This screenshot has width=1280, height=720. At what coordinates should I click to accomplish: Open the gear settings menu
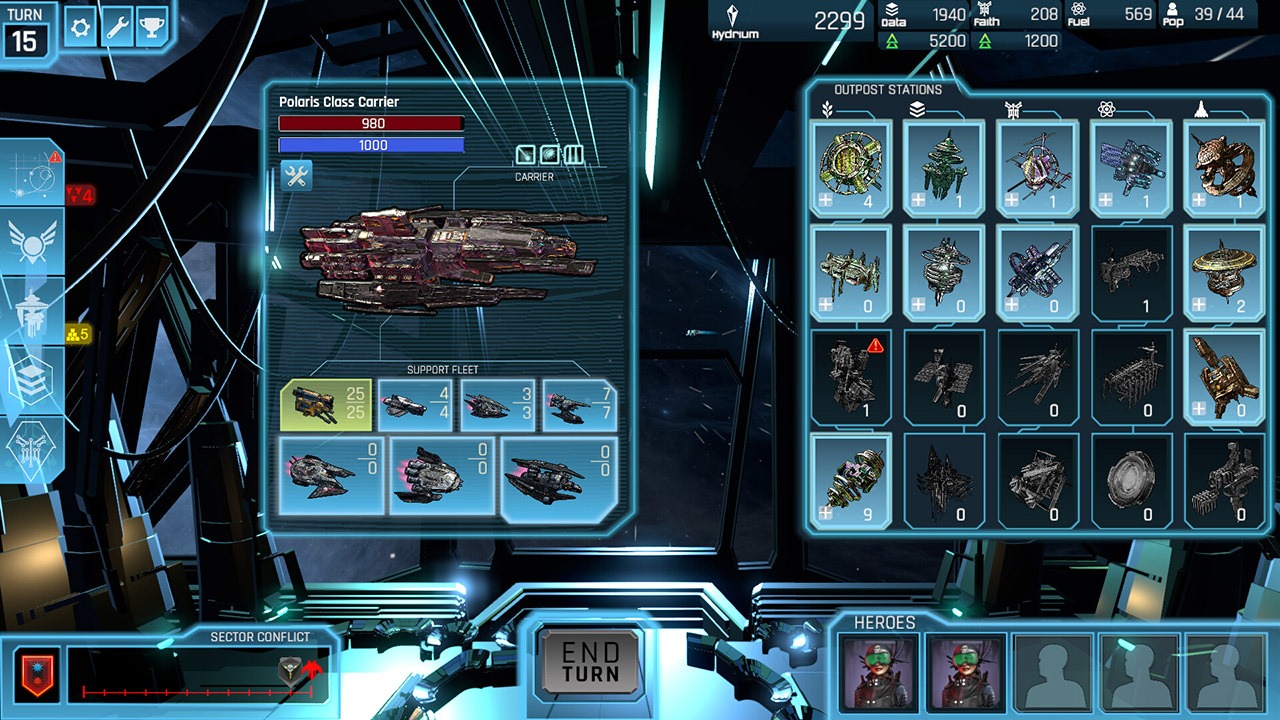pos(80,27)
